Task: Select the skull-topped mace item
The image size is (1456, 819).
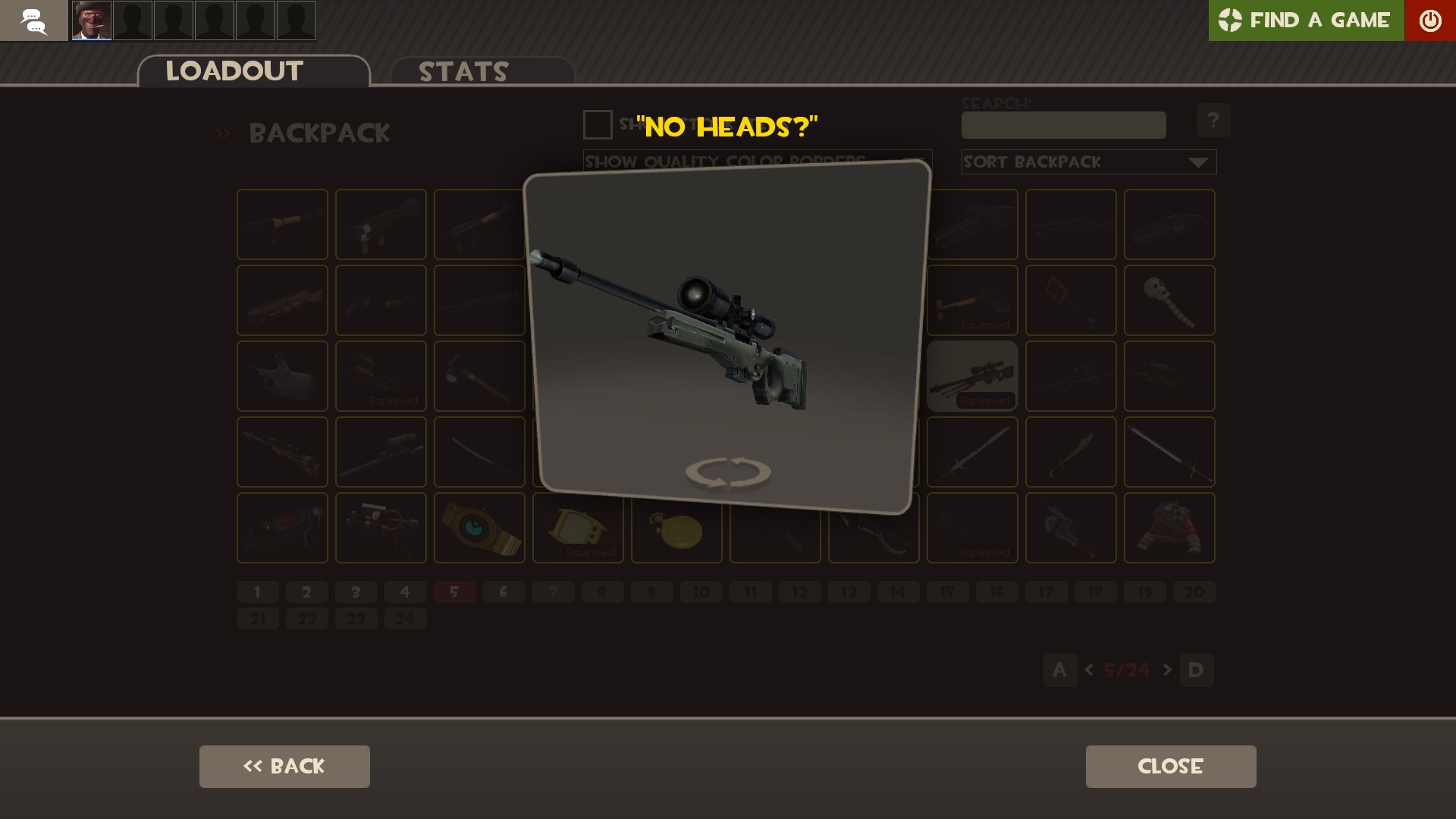Action: coord(1169,300)
